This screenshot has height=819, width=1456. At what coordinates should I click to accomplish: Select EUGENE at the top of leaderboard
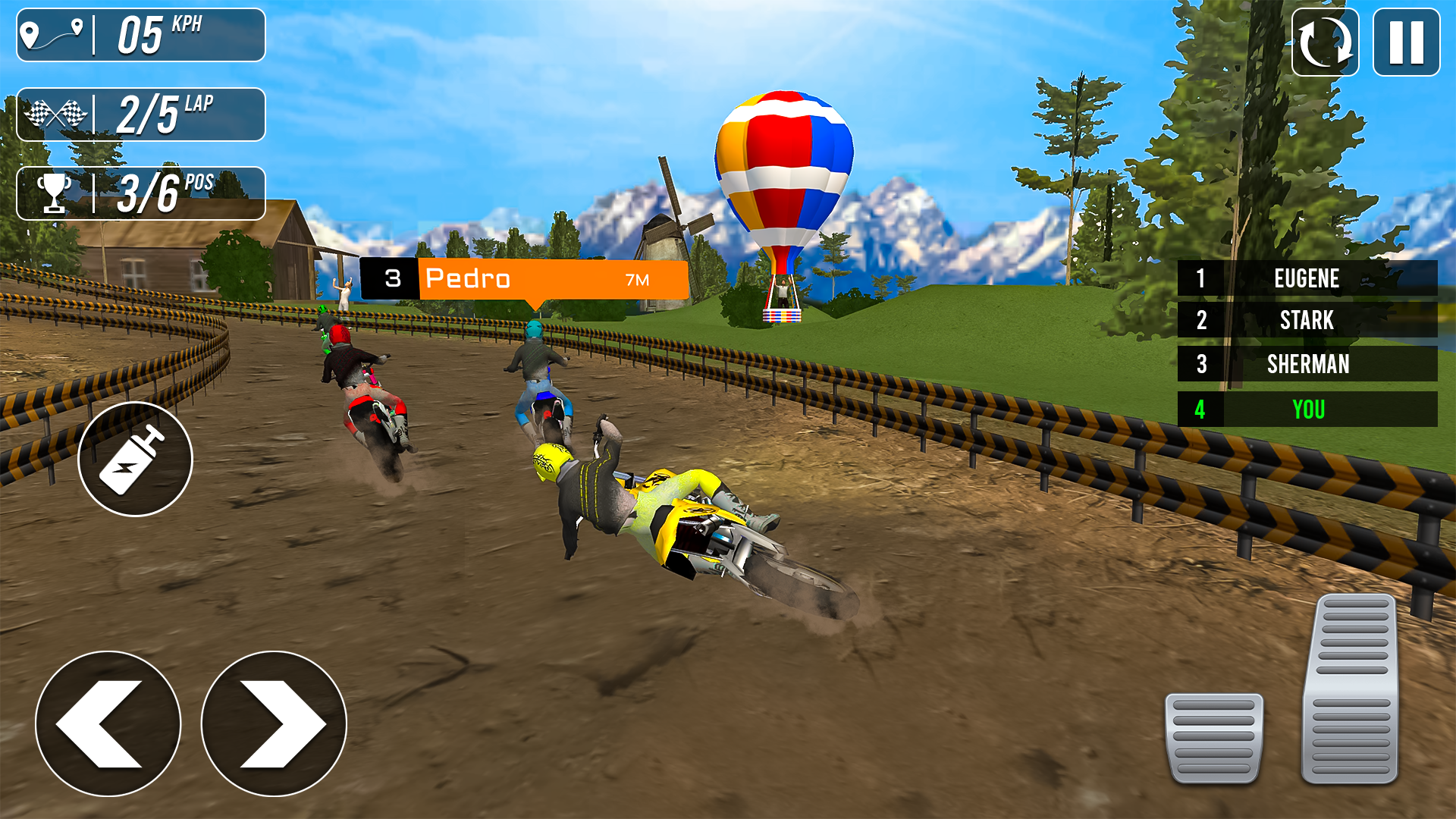[1307, 278]
